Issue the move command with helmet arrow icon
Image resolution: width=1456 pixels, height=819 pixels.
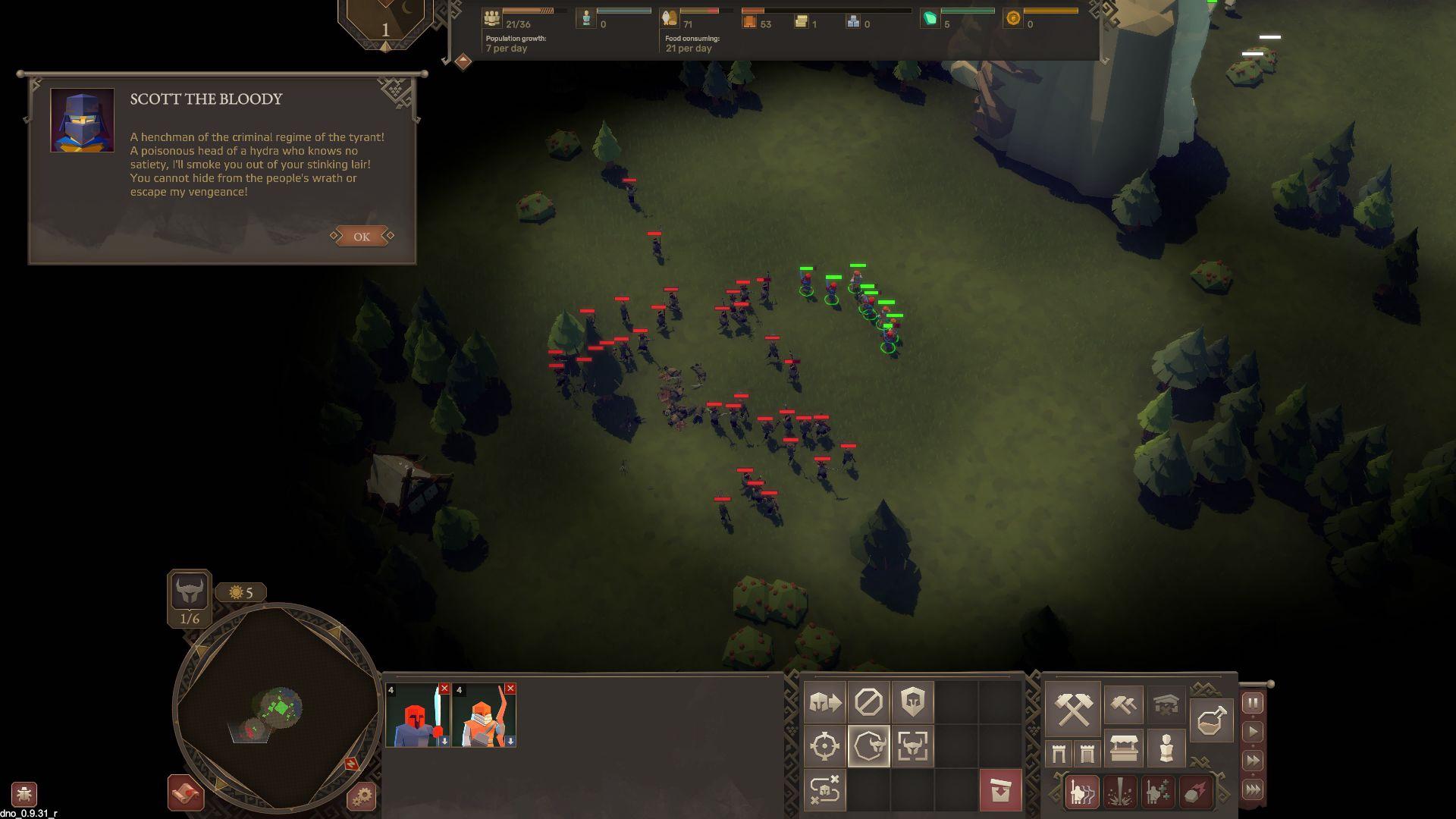tap(824, 702)
